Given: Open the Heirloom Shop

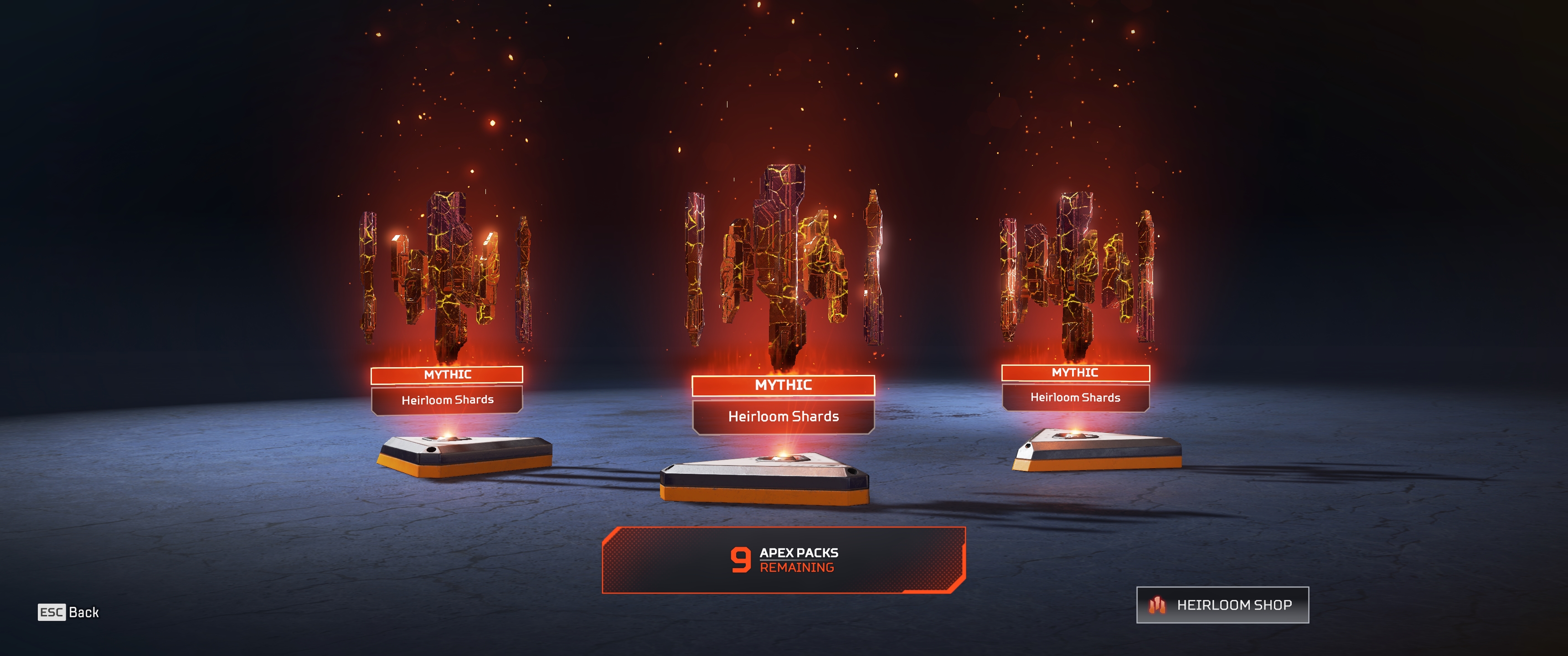Looking at the screenshot, I should click(1222, 605).
